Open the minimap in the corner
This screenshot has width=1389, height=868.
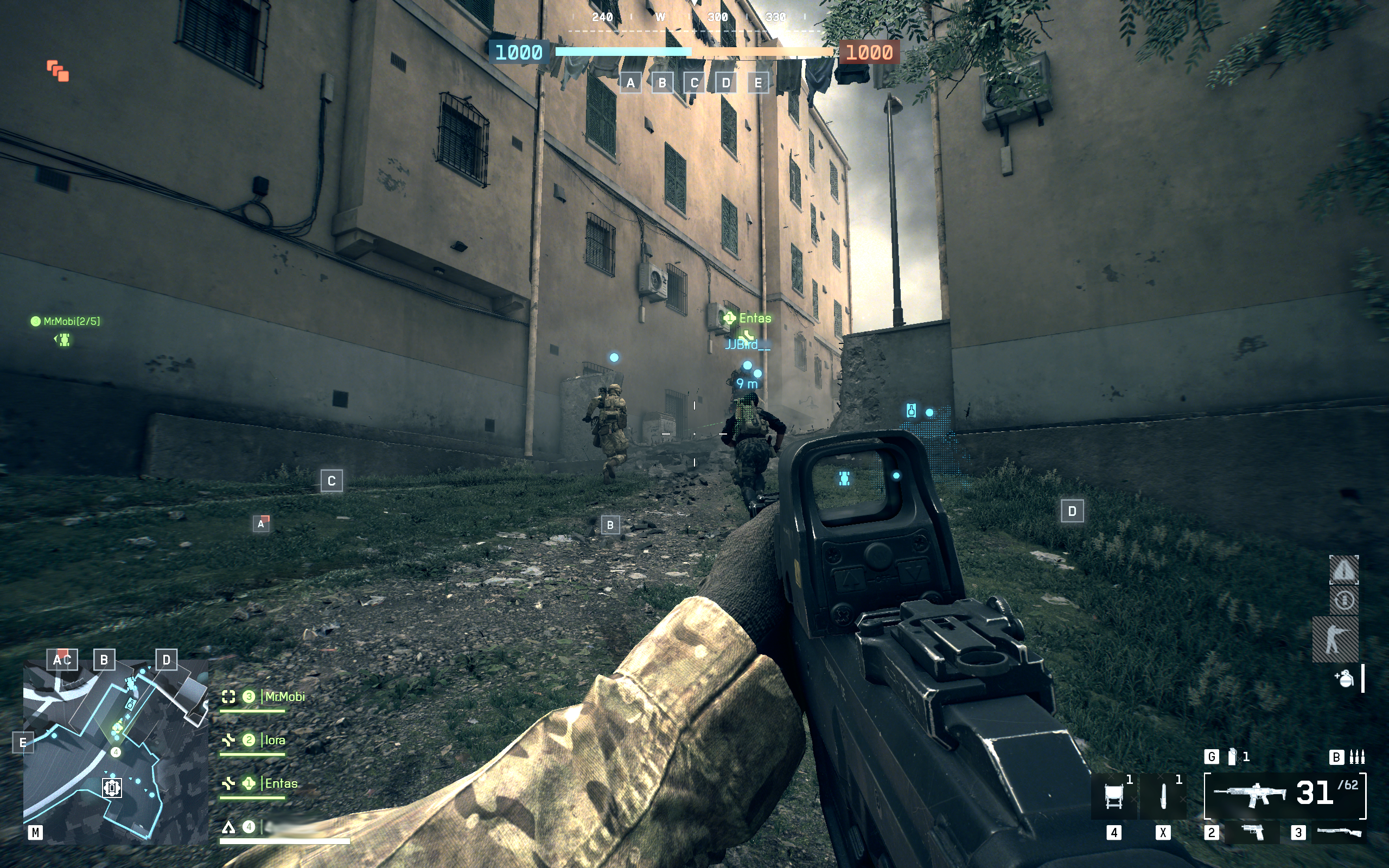116,751
